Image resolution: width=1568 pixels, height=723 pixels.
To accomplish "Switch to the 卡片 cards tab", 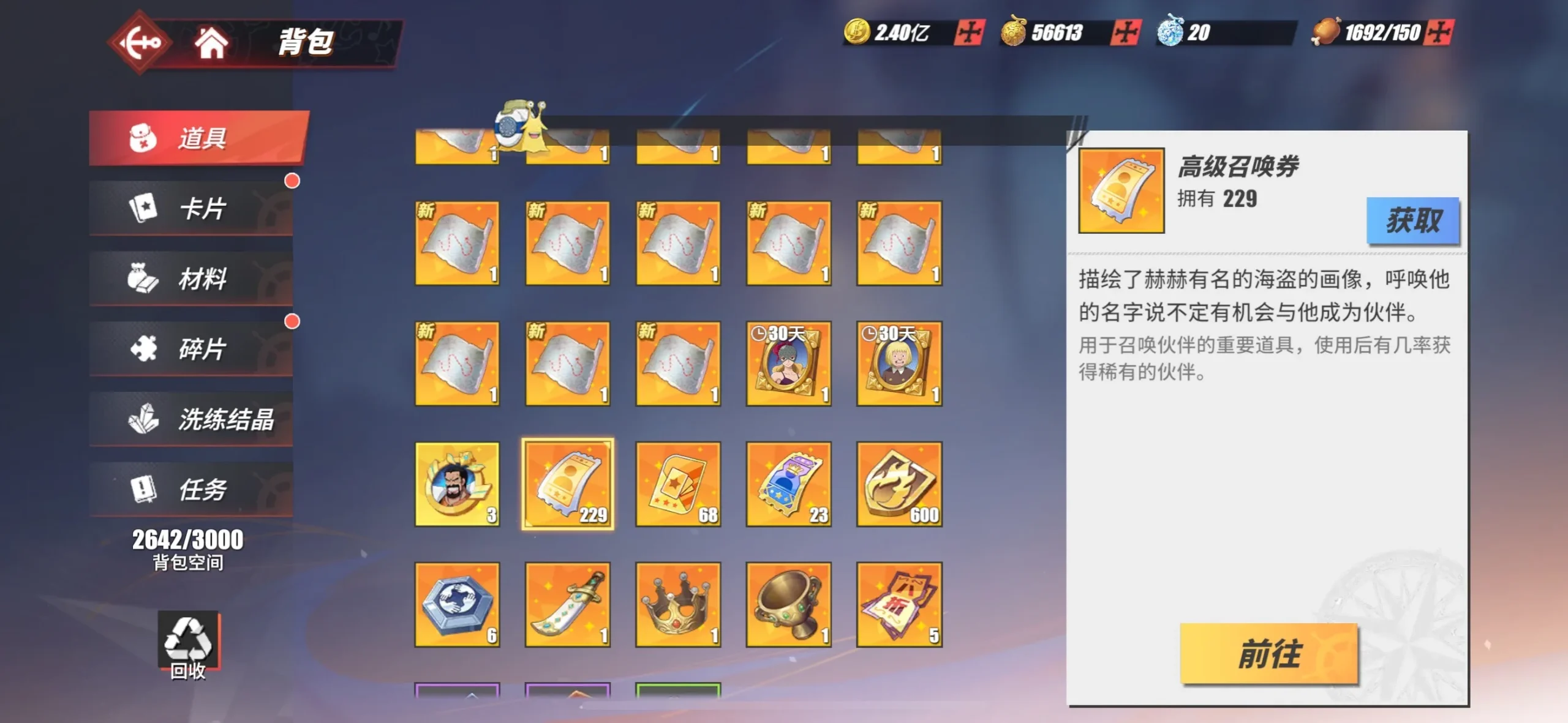I will coord(191,208).
